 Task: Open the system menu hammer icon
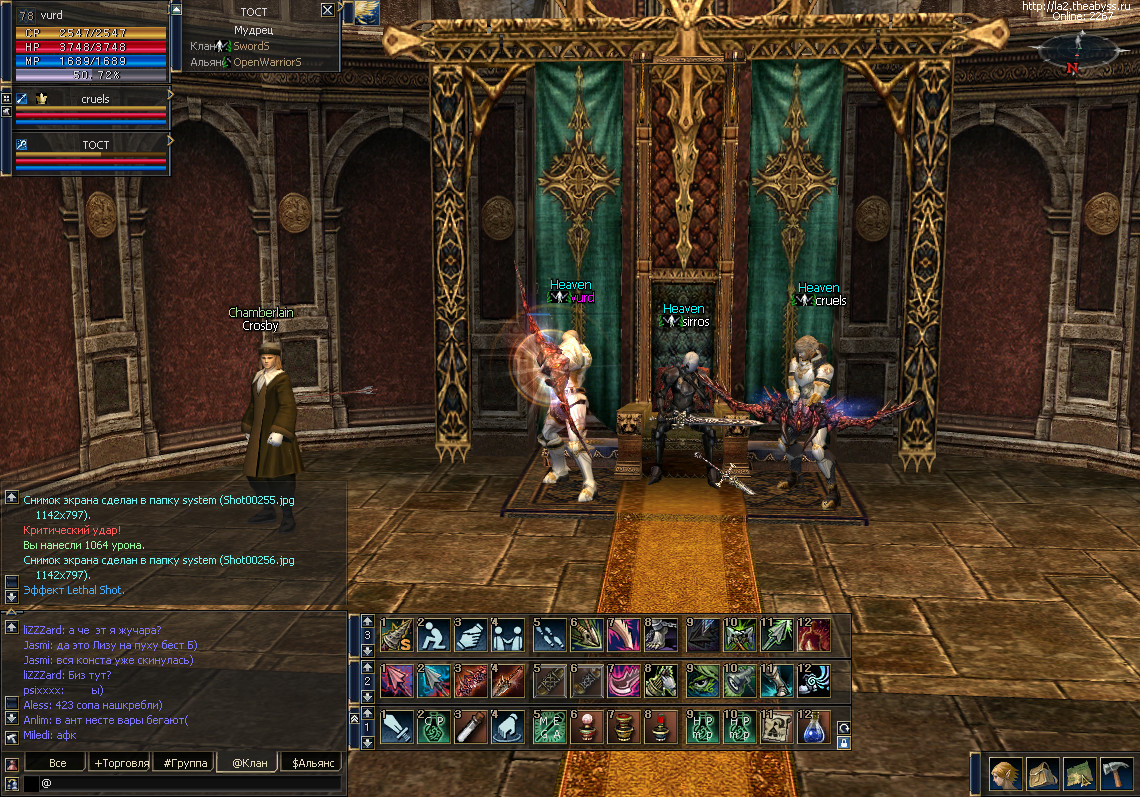(1115, 773)
